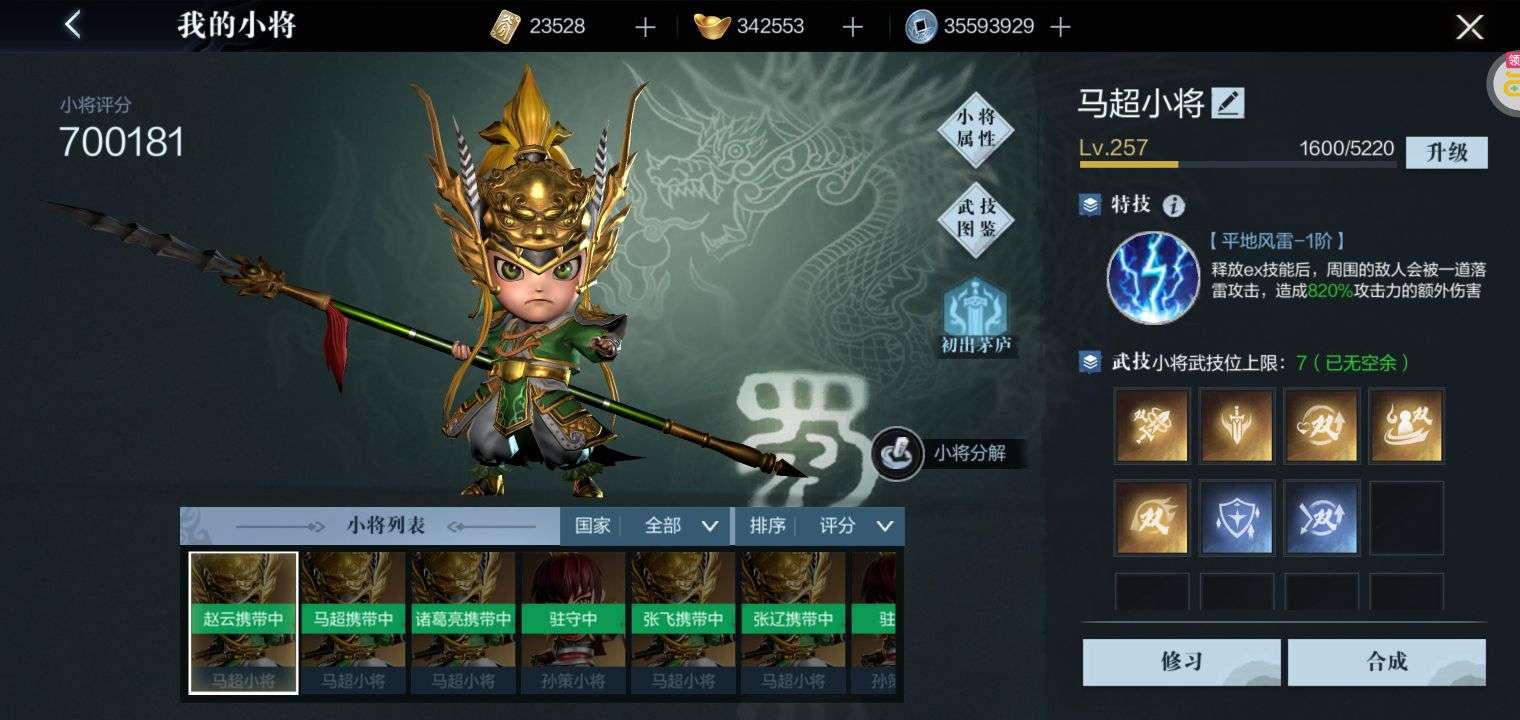Show info for 特技 special skill

point(1174,206)
